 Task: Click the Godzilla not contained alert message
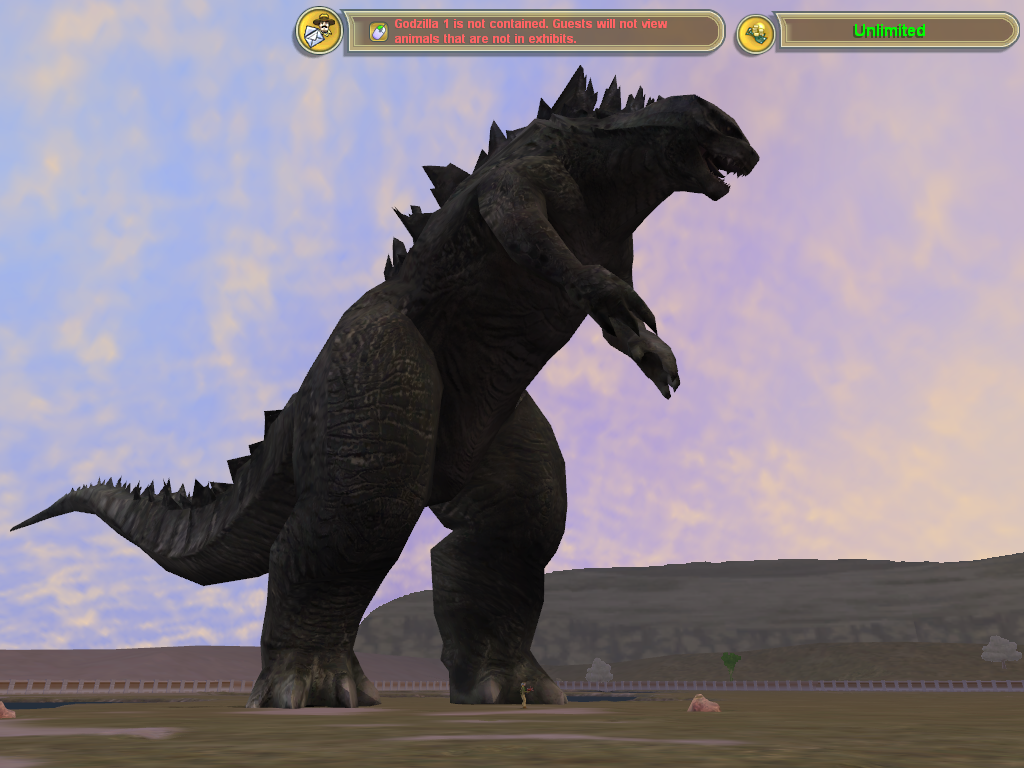pyautogui.click(x=532, y=31)
